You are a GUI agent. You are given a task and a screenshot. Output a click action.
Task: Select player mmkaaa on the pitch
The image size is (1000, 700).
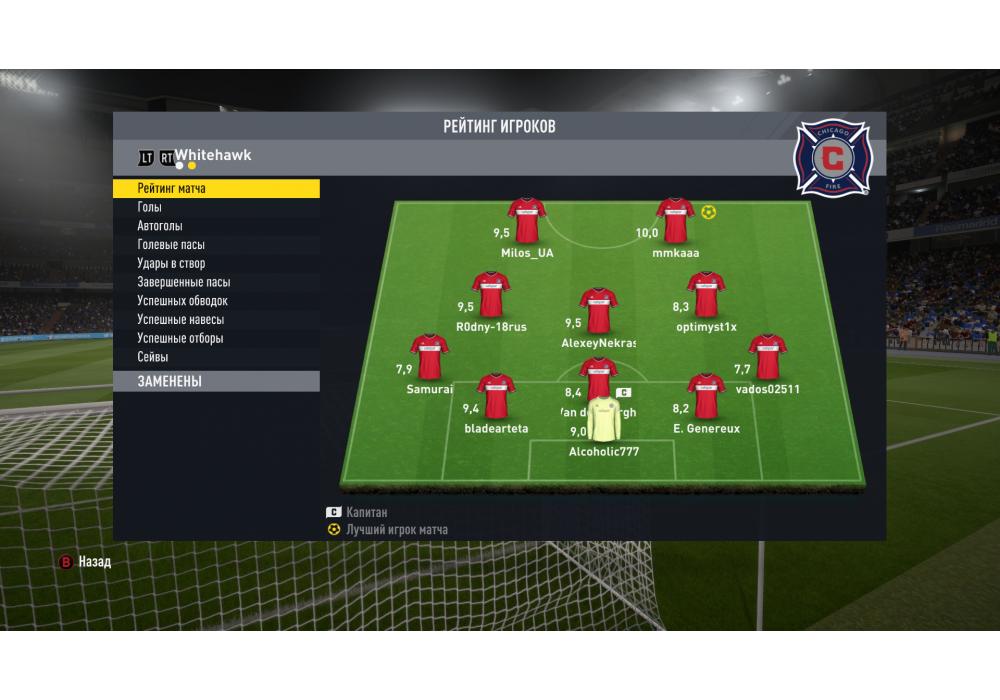click(x=675, y=222)
